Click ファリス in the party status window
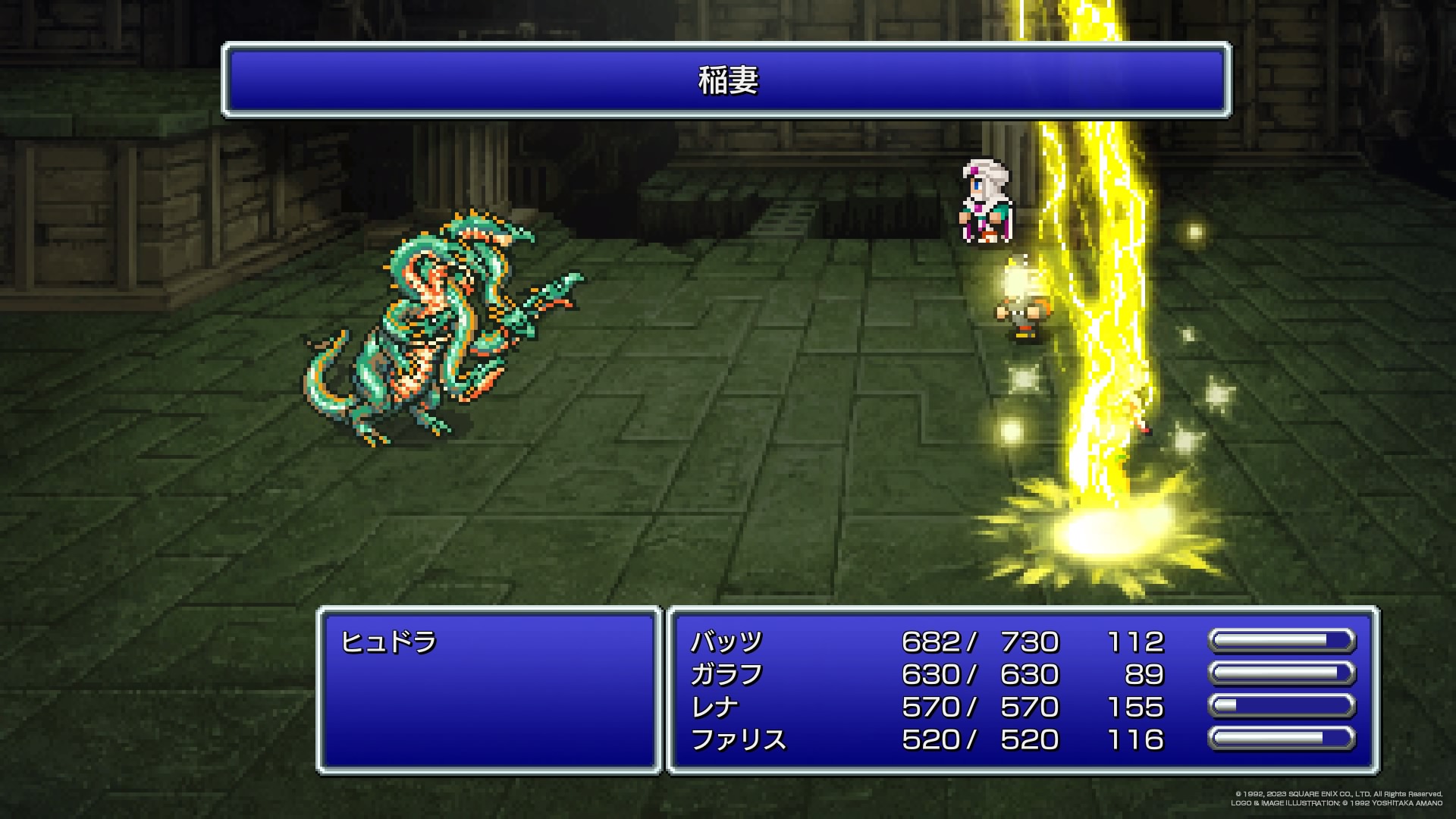Screen dimensions: 1456x819 point(738,739)
